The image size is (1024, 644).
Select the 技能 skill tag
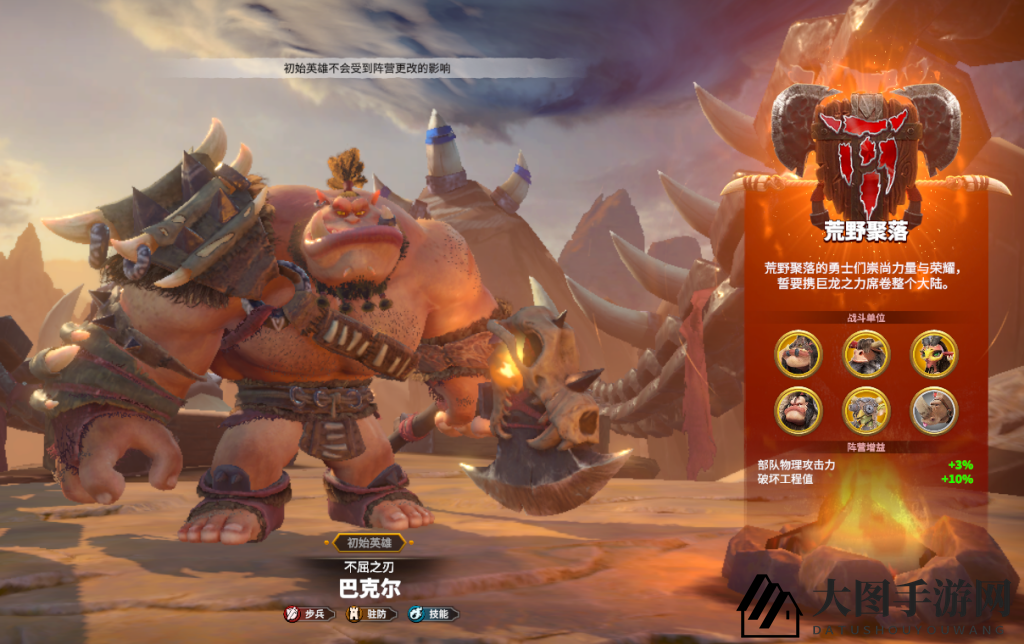pyautogui.click(x=433, y=614)
